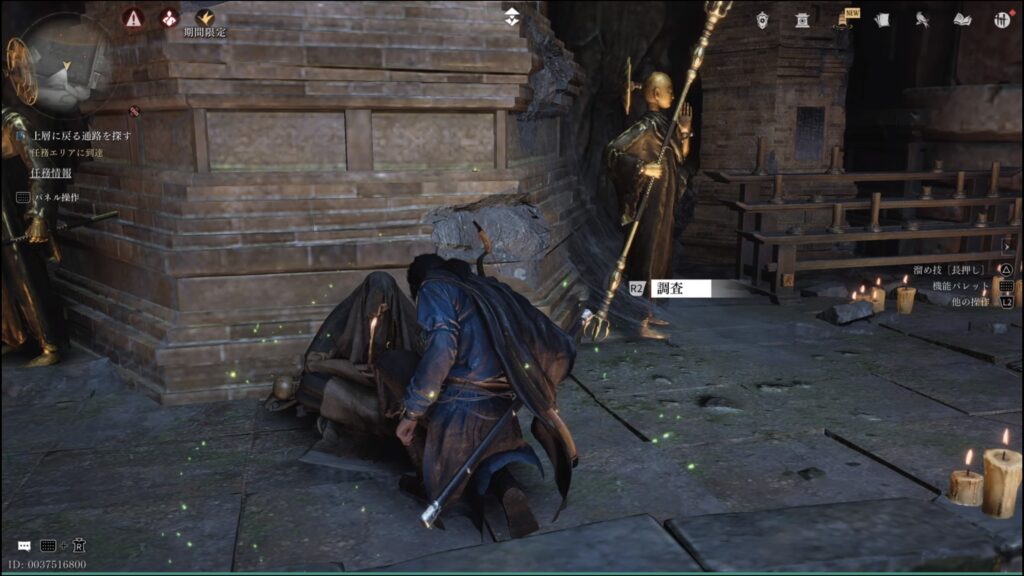Select the red warning triangle icon
This screenshot has height=576, width=1024.
coord(133,18)
